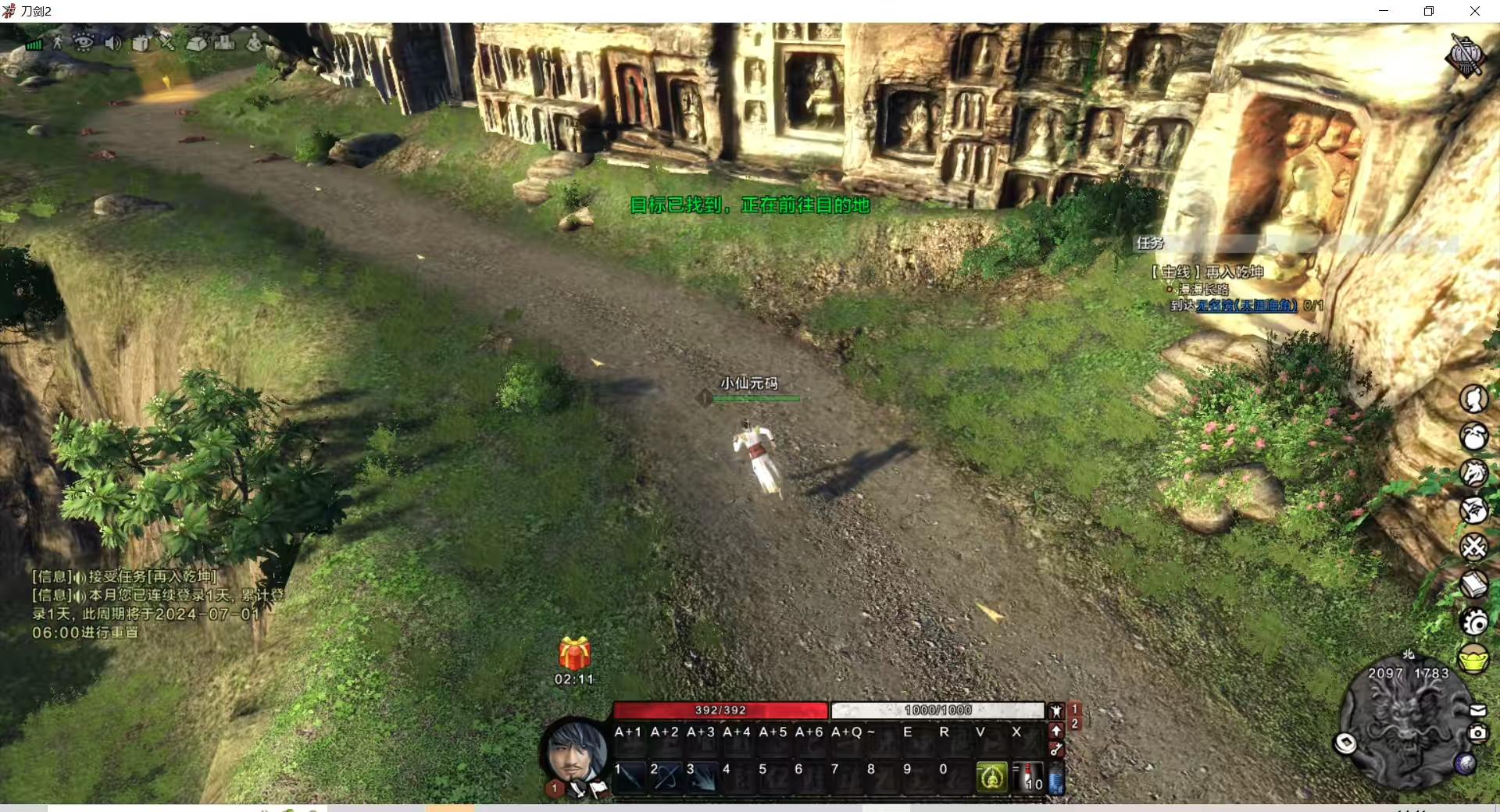This screenshot has height=812, width=1500.
Task: Open the gear settings icon
Action: click(1473, 621)
